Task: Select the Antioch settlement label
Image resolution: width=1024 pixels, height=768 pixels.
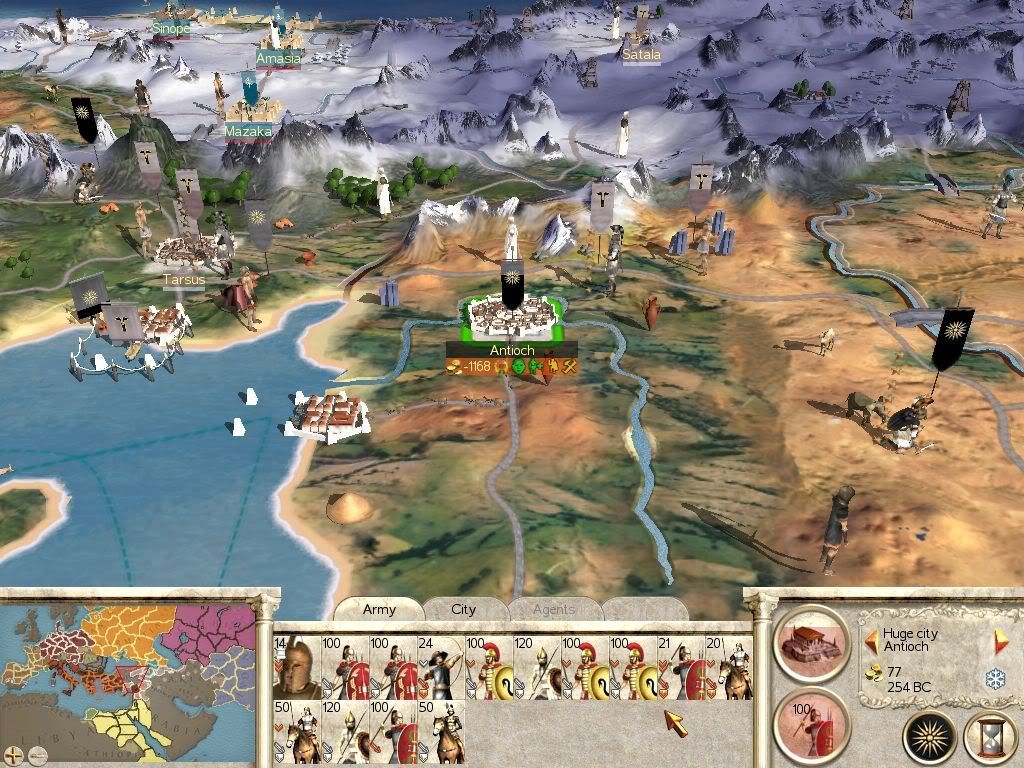Action: tap(512, 351)
